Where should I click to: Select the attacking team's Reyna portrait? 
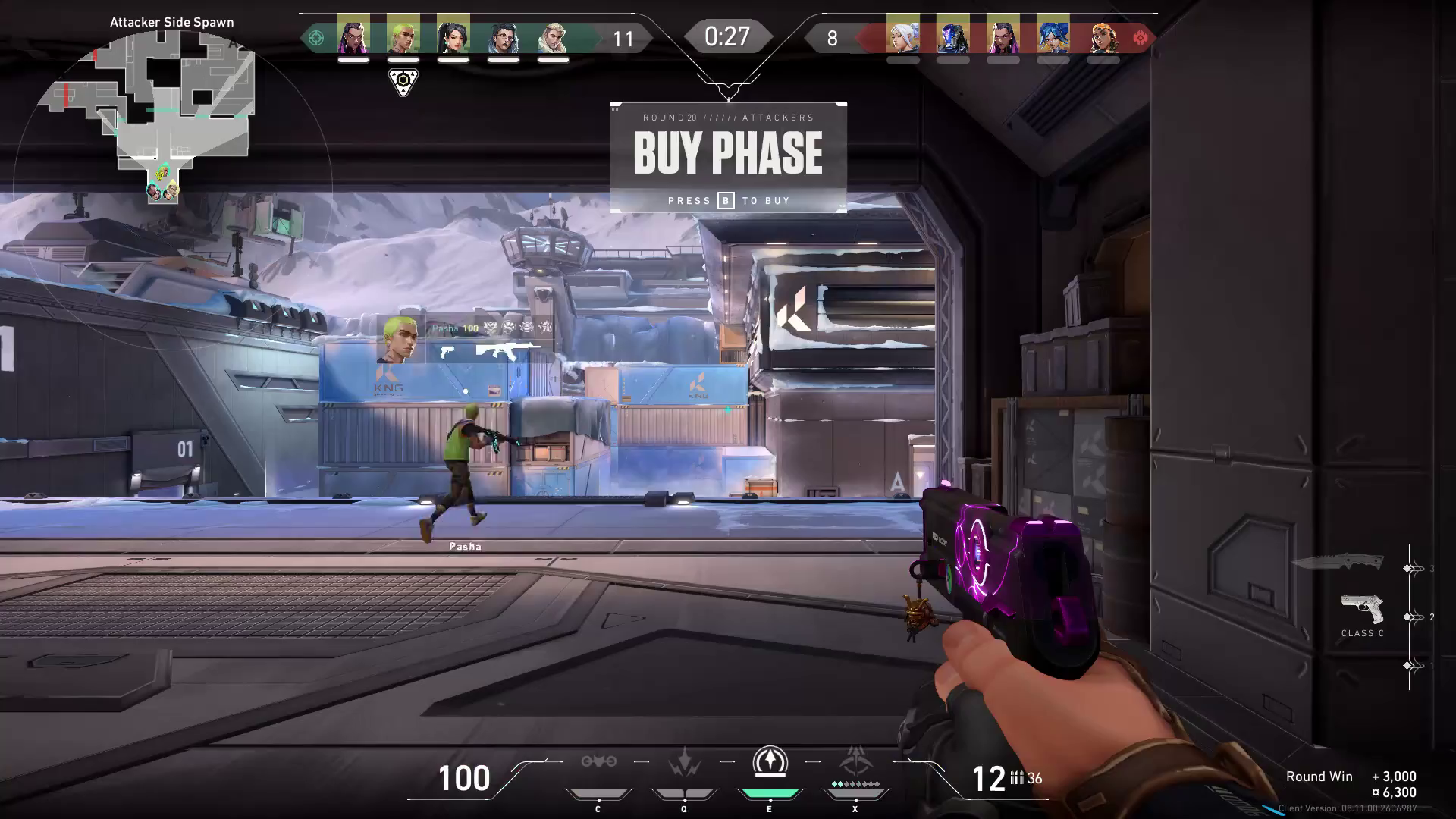click(353, 34)
